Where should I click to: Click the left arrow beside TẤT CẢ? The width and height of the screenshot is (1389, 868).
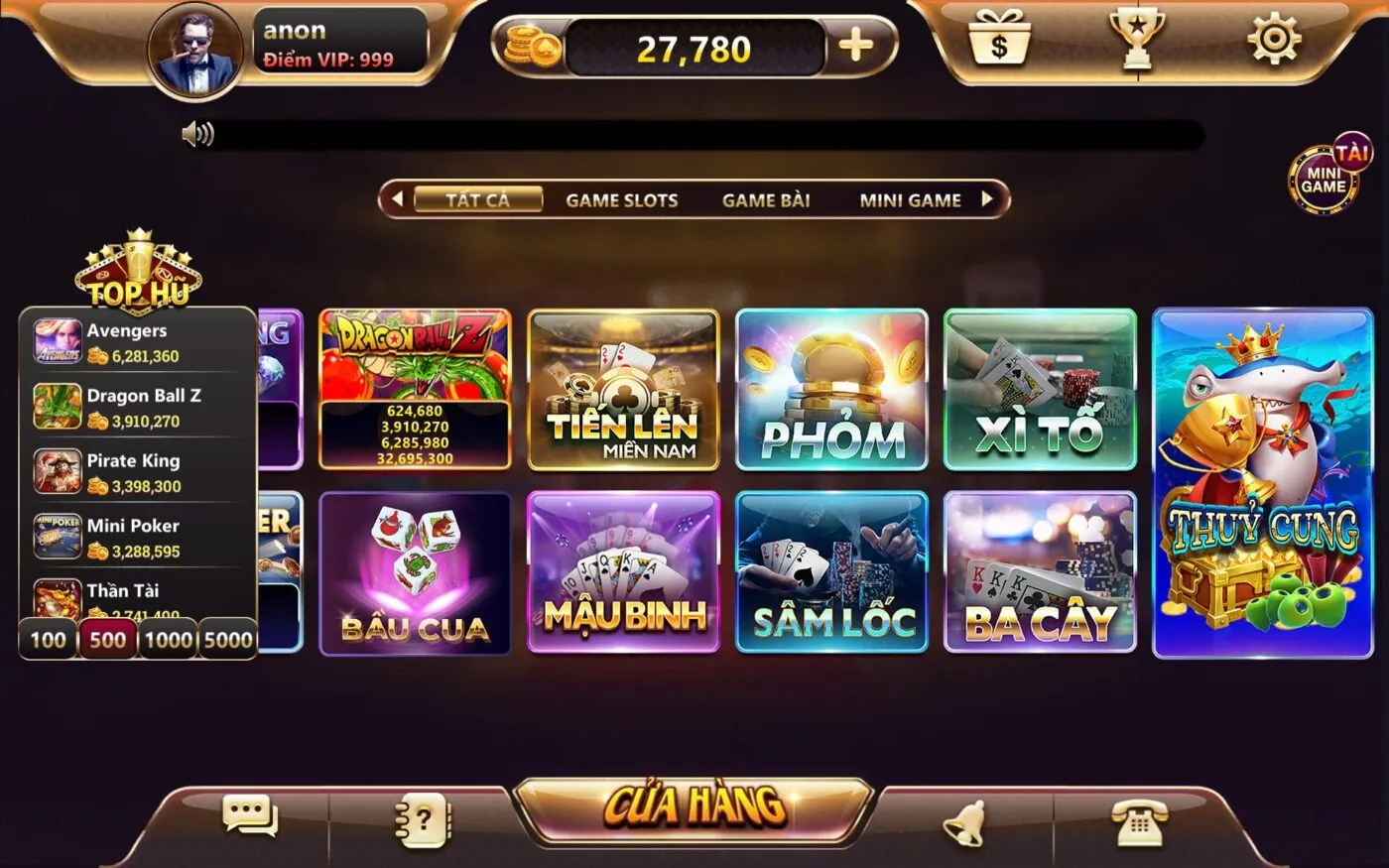[x=396, y=198]
